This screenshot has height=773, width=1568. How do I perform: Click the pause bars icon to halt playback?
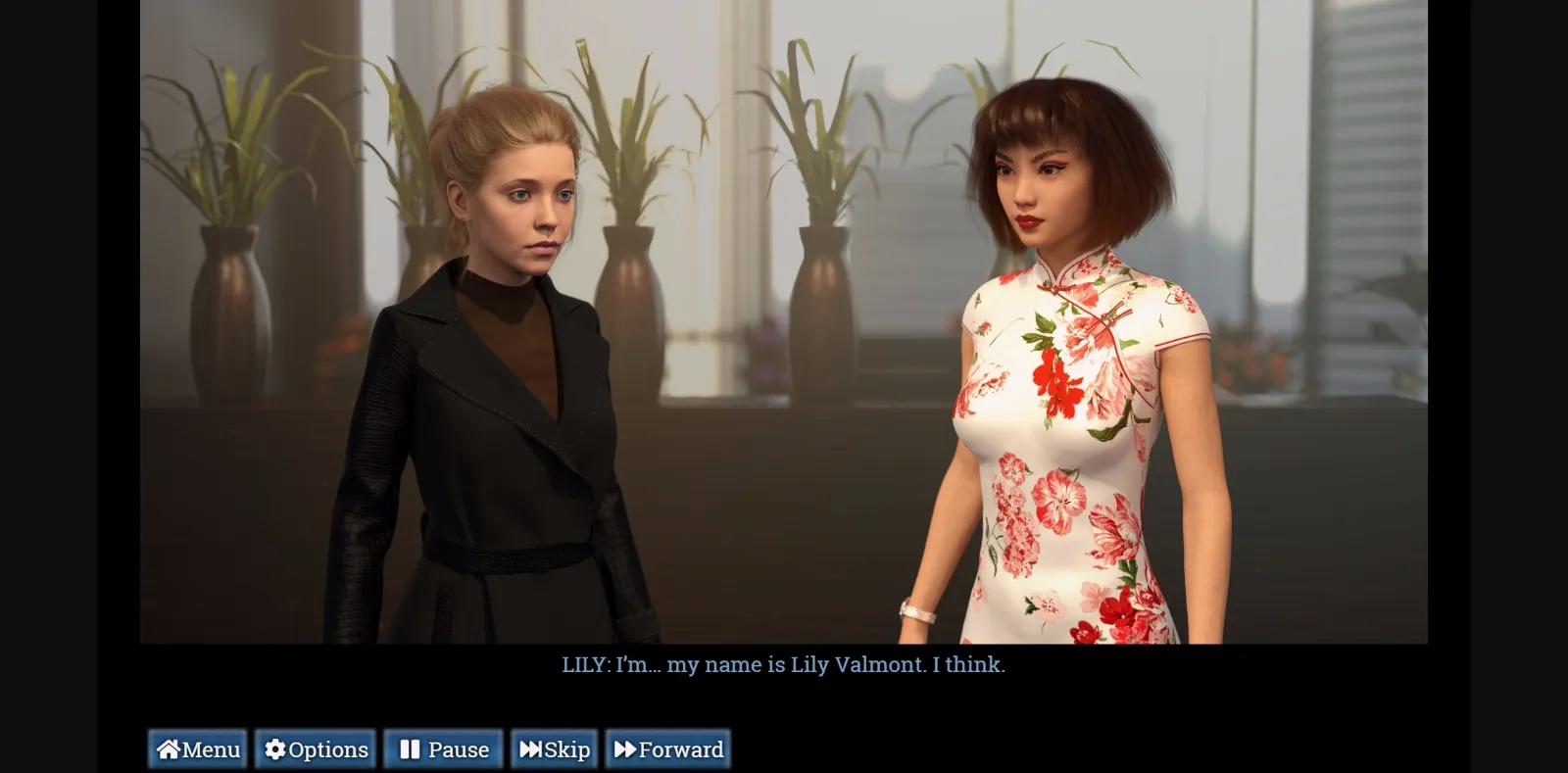[x=411, y=749]
